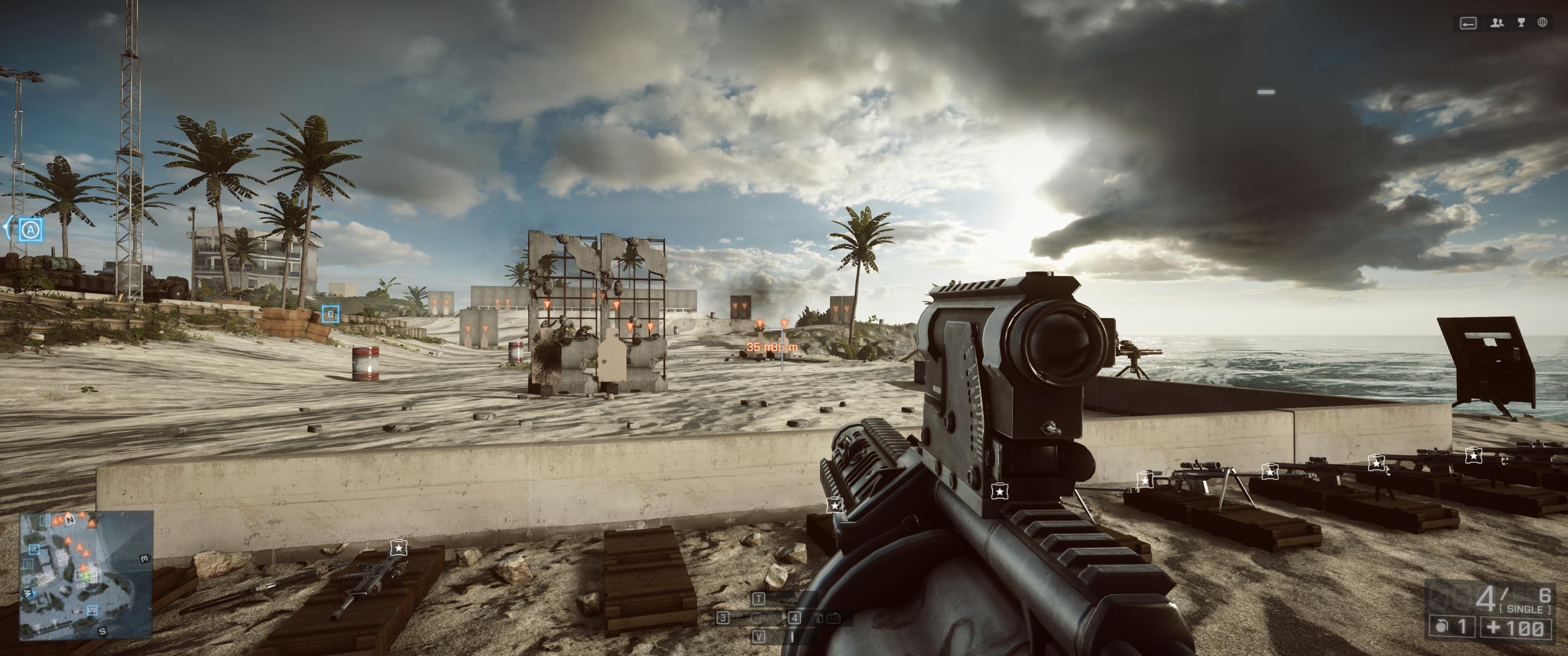Select the US base marker on minimap

(x=92, y=610)
